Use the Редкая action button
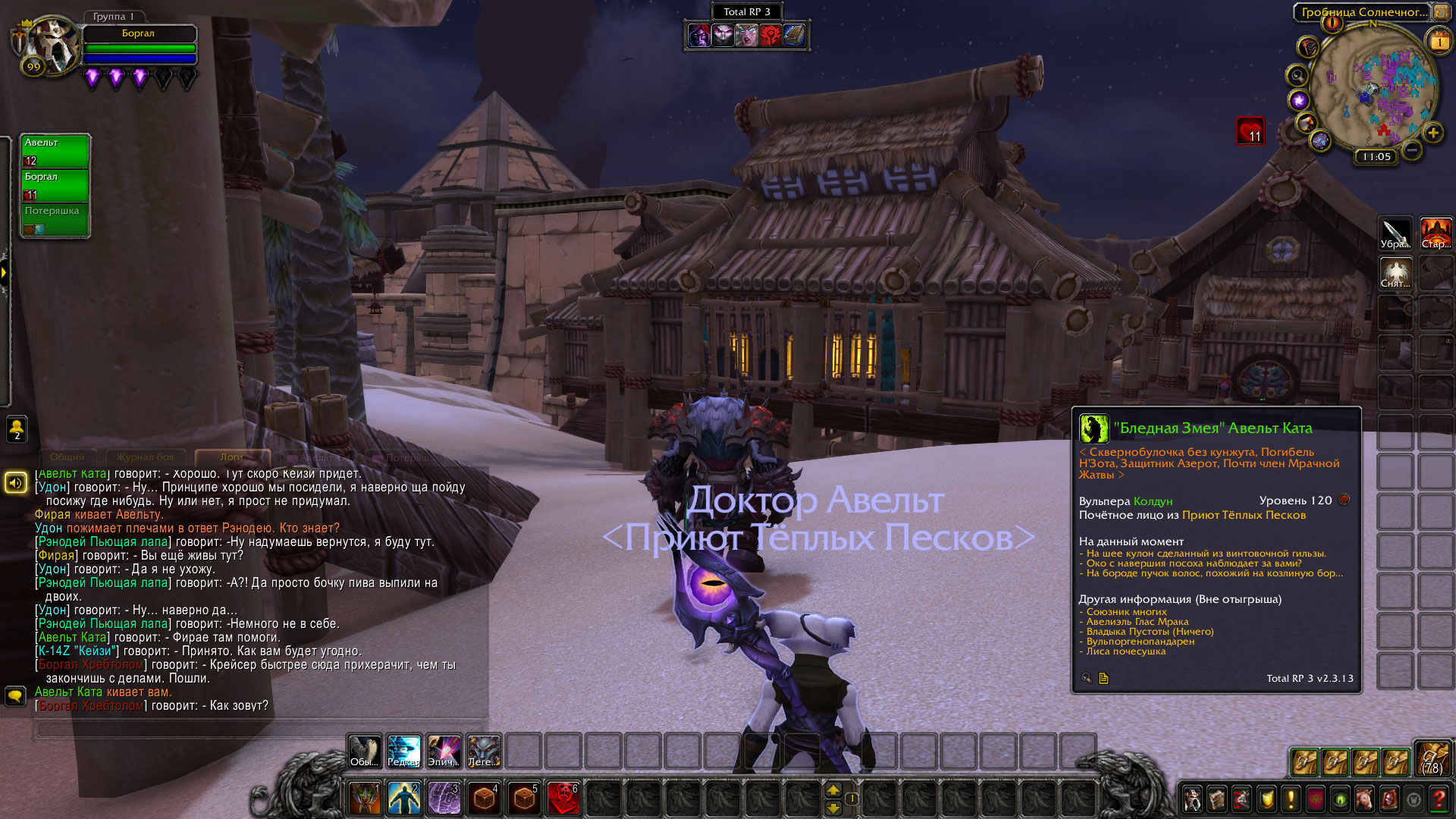Screen dimensions: 1456x819 point(404,752)
